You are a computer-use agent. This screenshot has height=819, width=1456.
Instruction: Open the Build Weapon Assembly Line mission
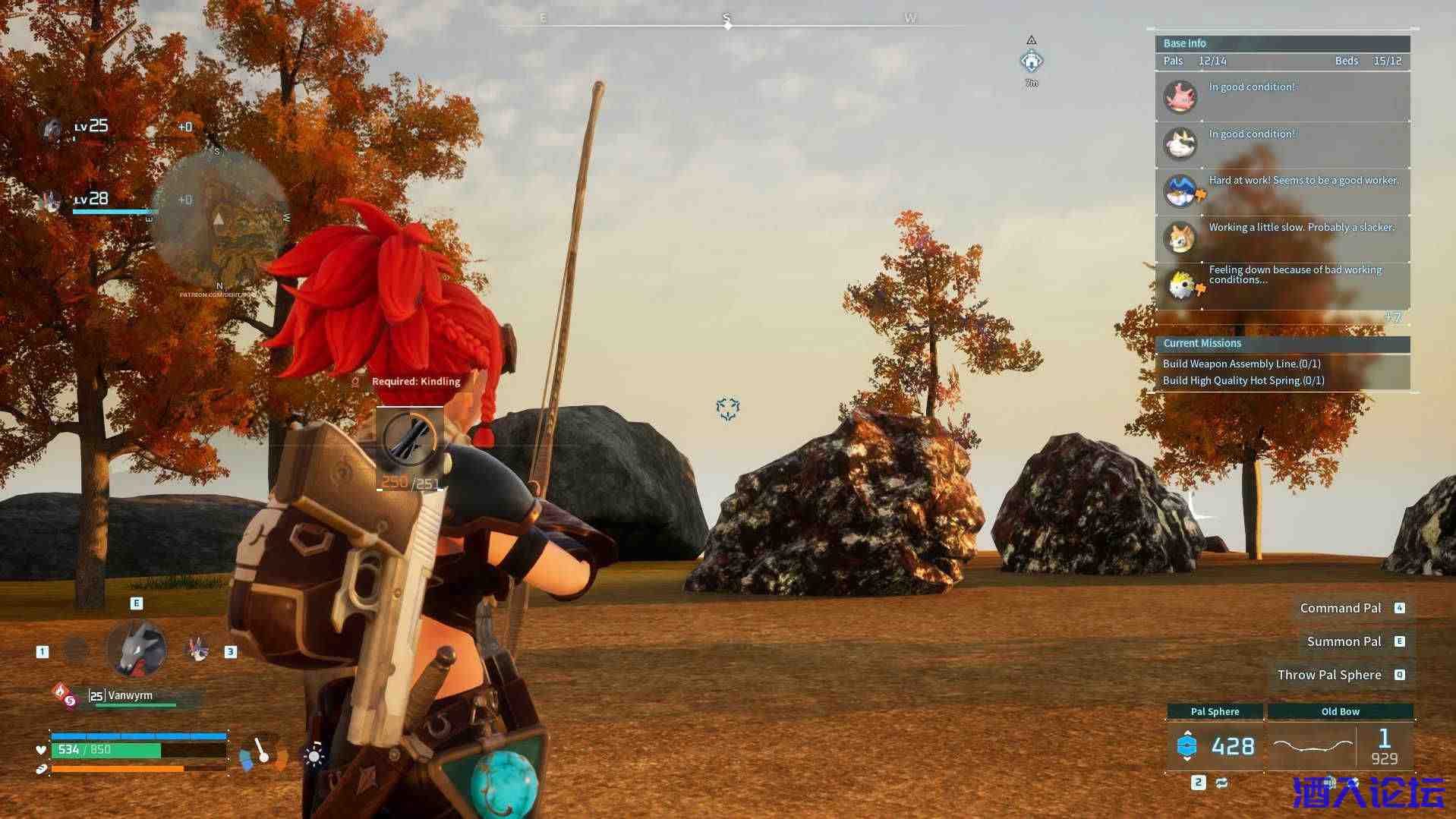[1242, 364]
